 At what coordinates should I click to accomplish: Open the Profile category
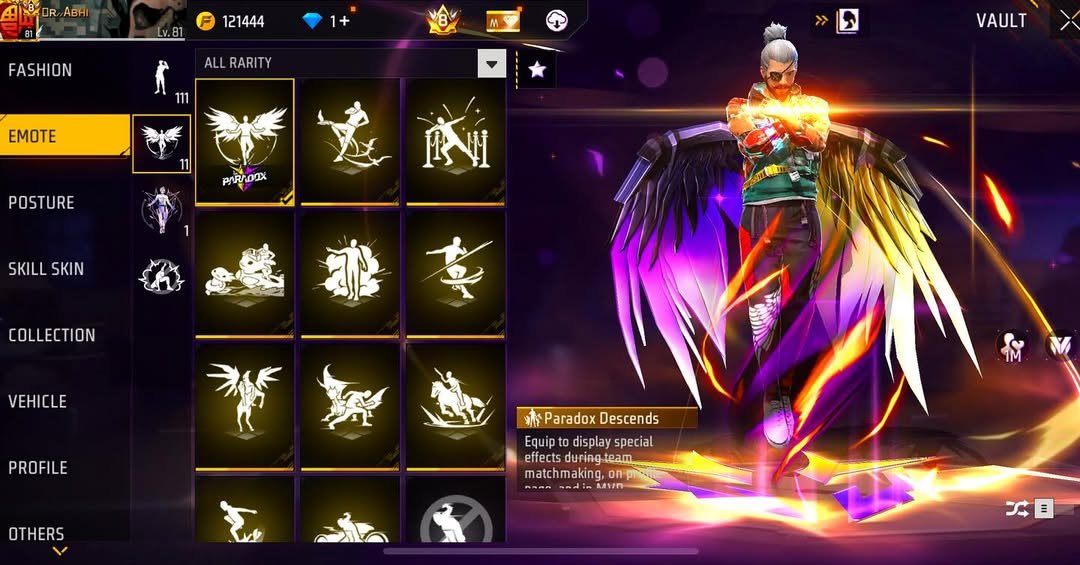pos(38,468)
